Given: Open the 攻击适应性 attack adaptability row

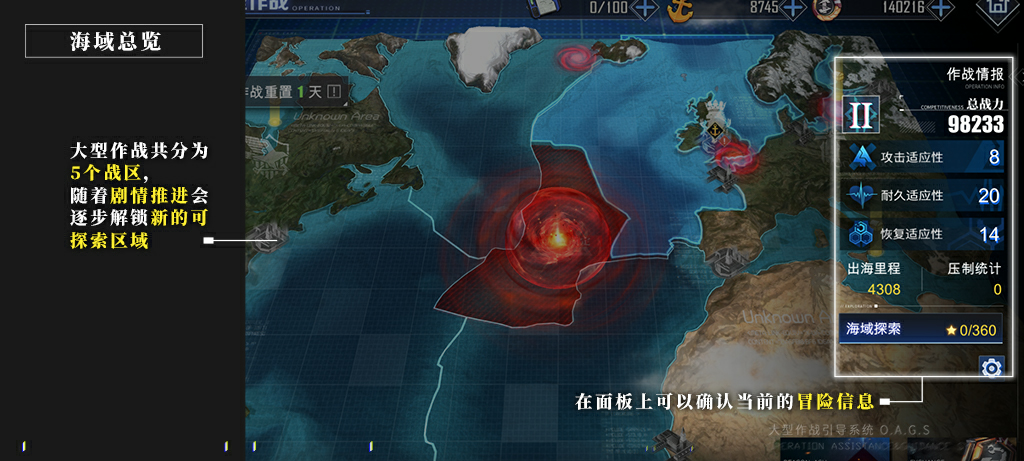Looking at the screenshot, I should pos(920,158).
